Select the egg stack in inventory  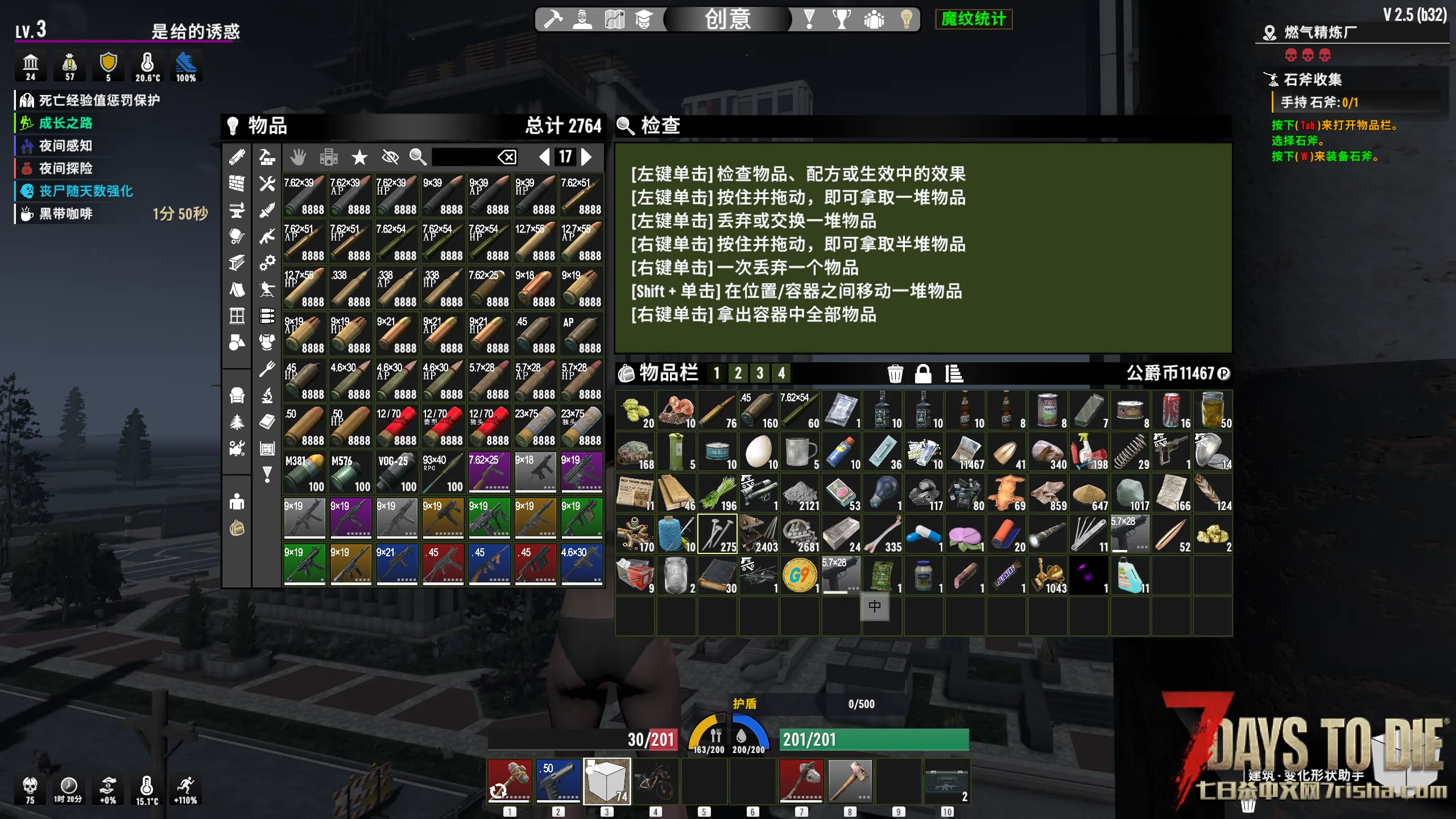point(759,452)
